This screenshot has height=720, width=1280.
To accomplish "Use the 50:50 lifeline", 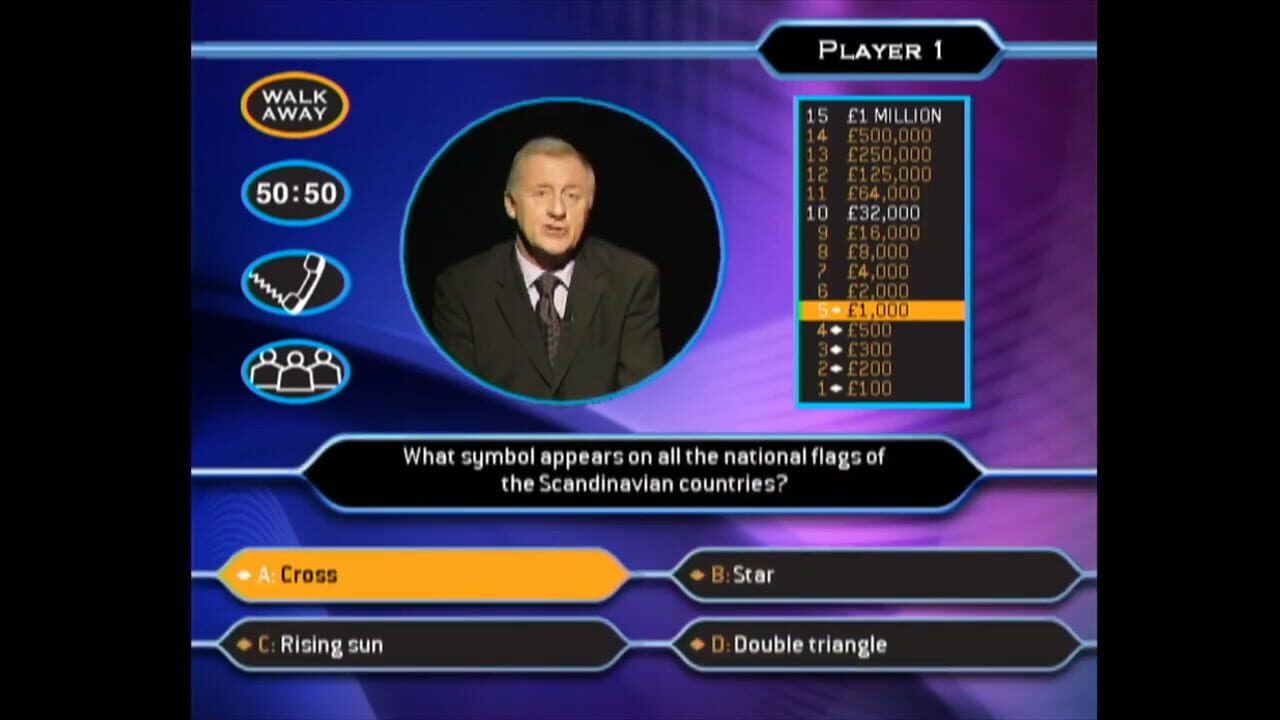I will tap(294, 193).
